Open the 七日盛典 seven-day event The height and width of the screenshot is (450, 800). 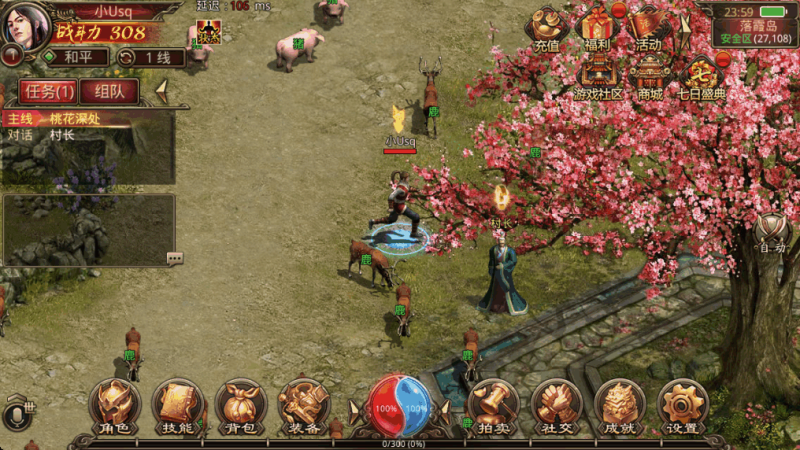click(x=702, y=77)
